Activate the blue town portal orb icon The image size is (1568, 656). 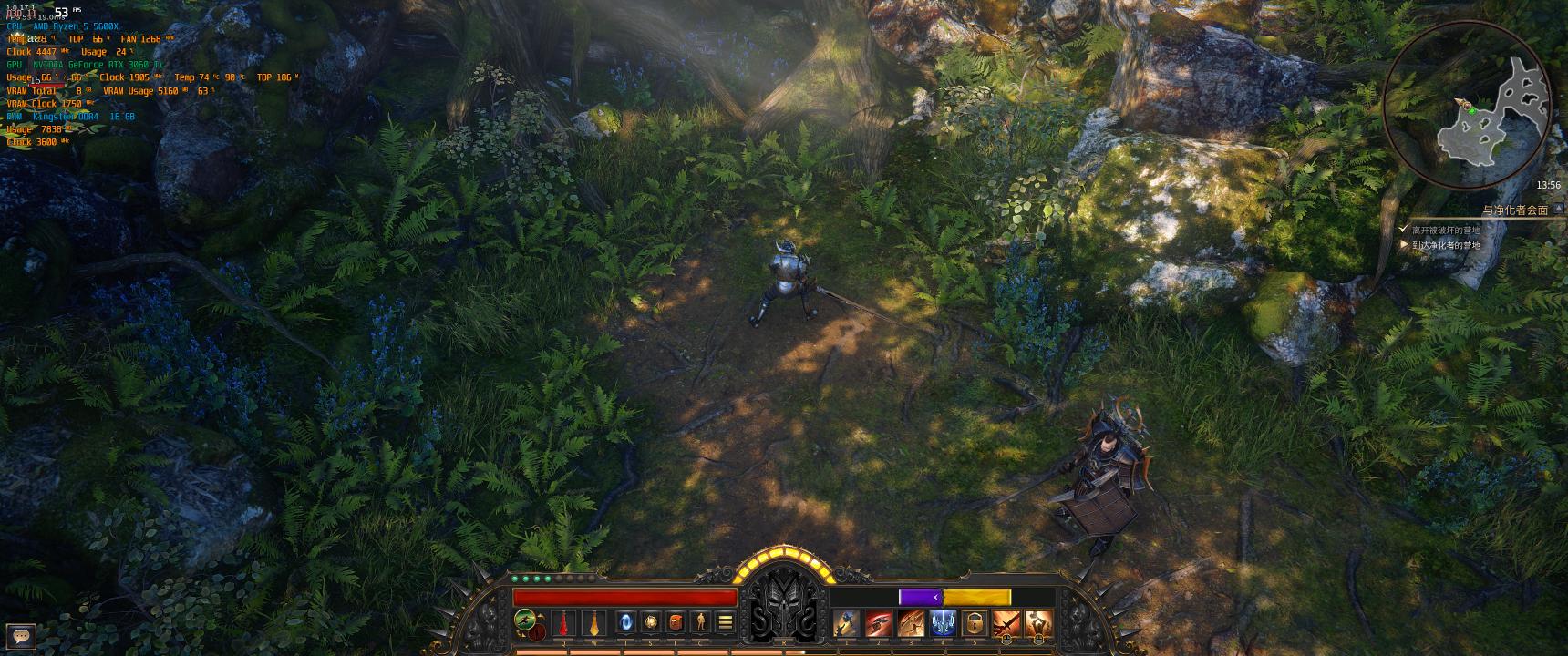pos(624,621)
